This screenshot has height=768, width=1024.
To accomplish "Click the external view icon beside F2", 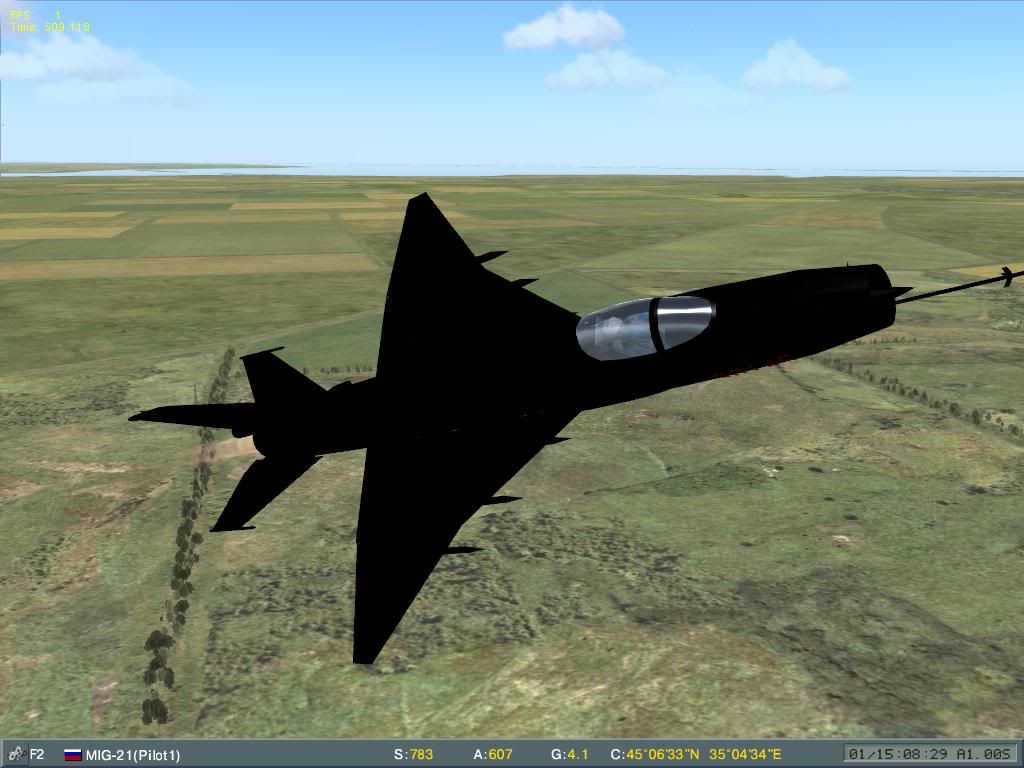I will point(14,755).
